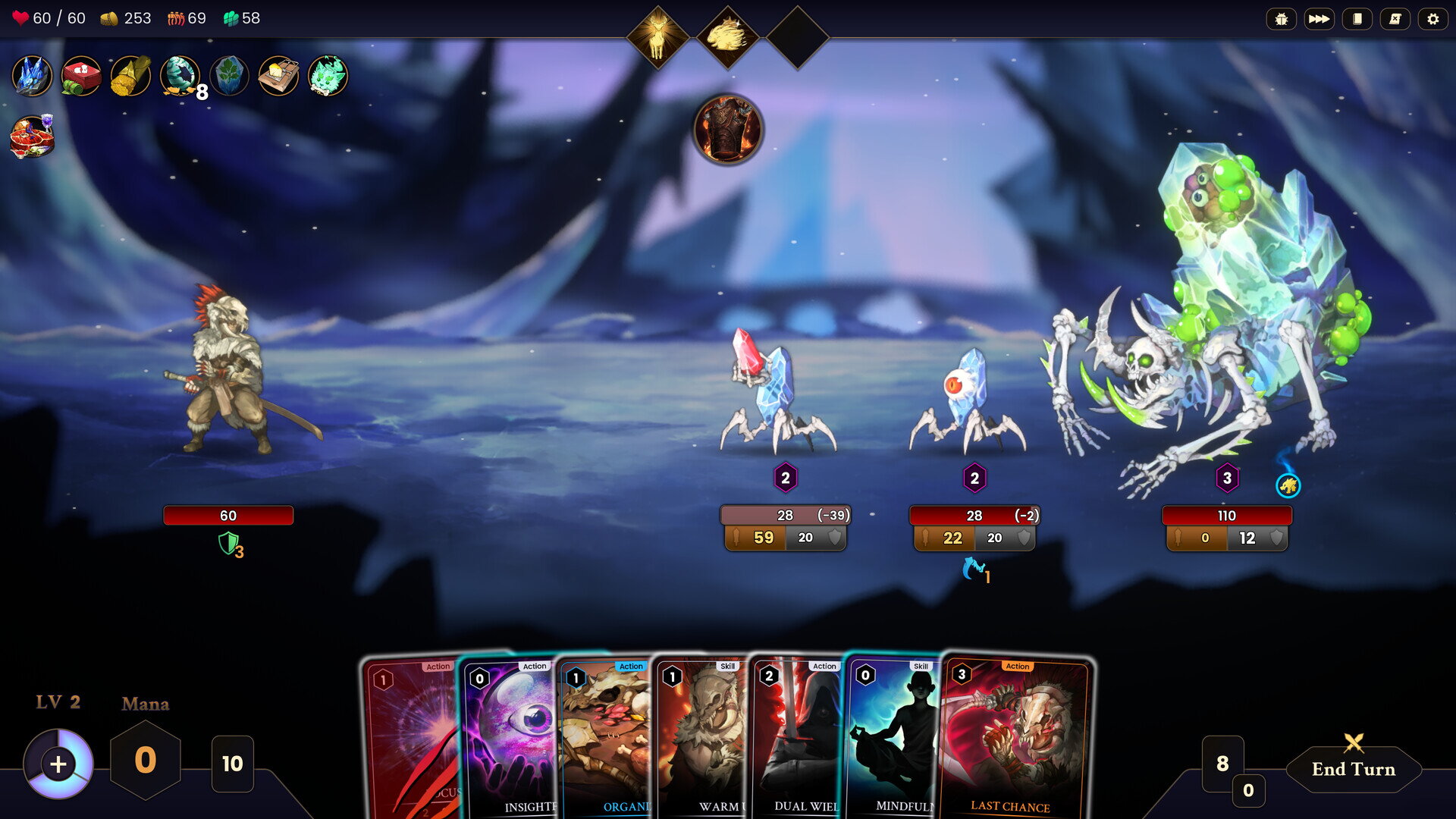Open the gear settings menu
This screenshot has height=819, width=1456.
[1432, 19]
